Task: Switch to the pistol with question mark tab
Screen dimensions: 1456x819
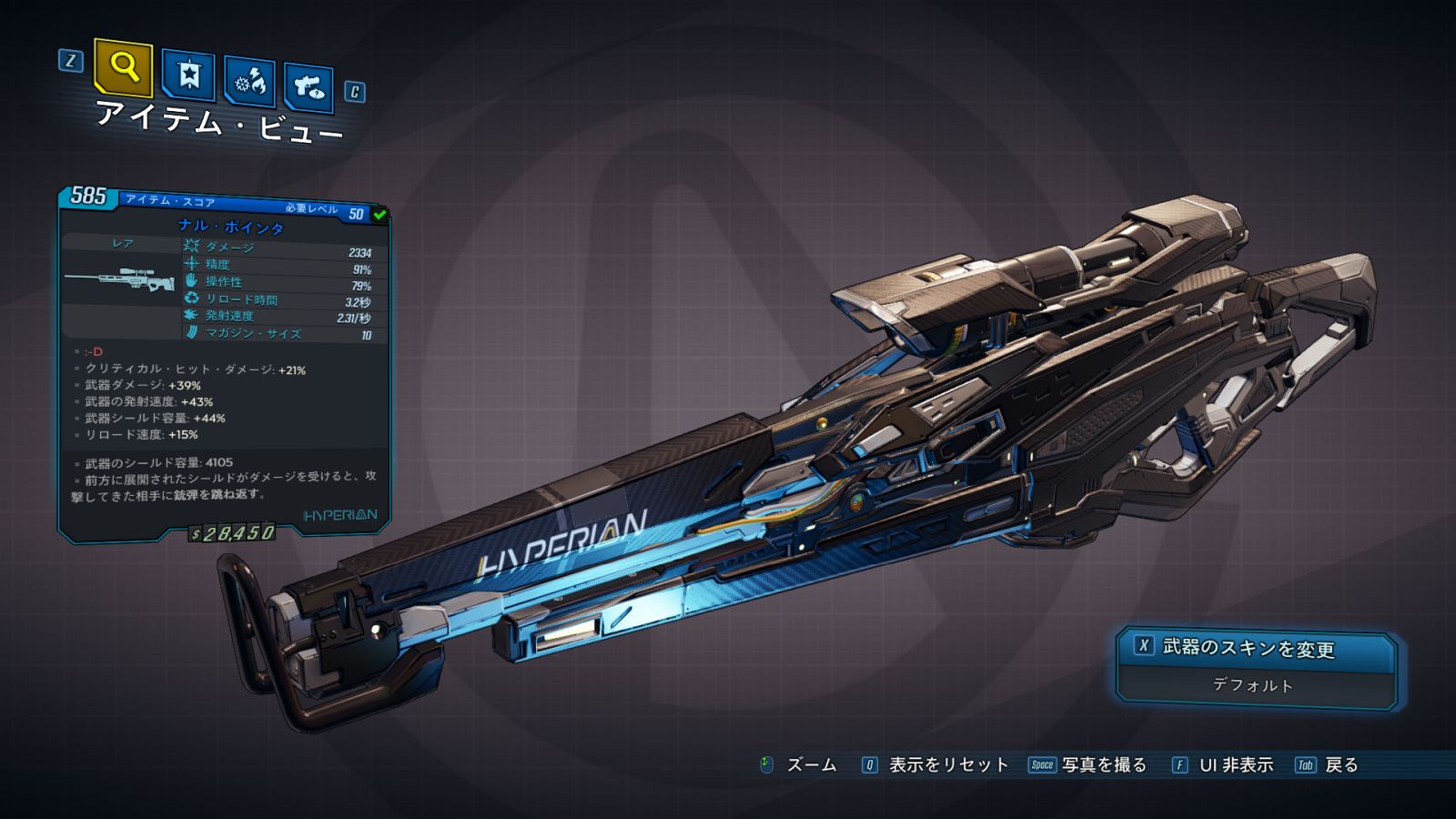Action: coord(308,87)
